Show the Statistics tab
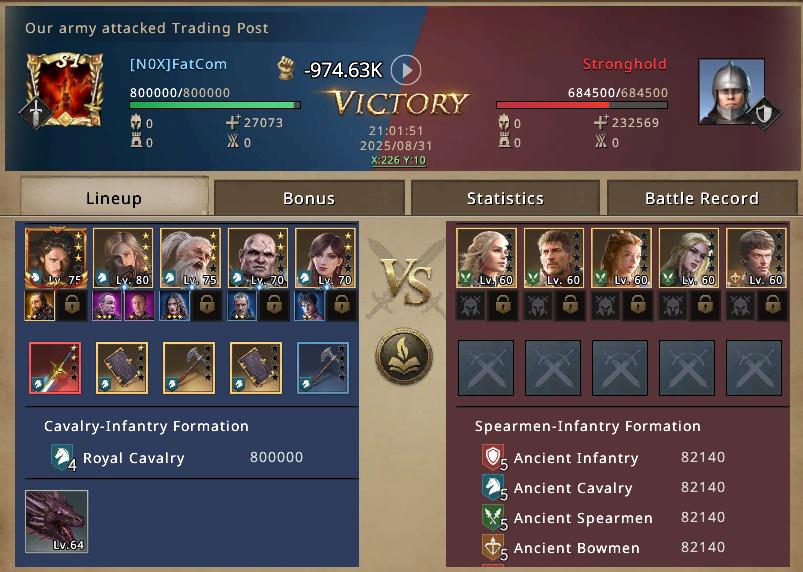The height and width of the screenshot is (572, 803). click(505, 198)
